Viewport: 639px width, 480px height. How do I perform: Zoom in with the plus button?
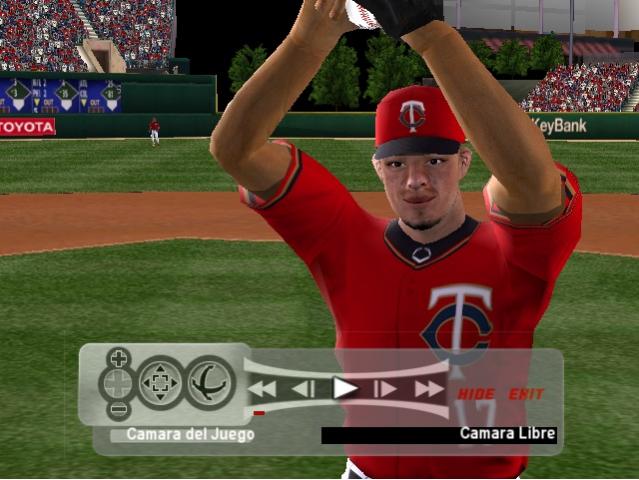tap(119, 358)
